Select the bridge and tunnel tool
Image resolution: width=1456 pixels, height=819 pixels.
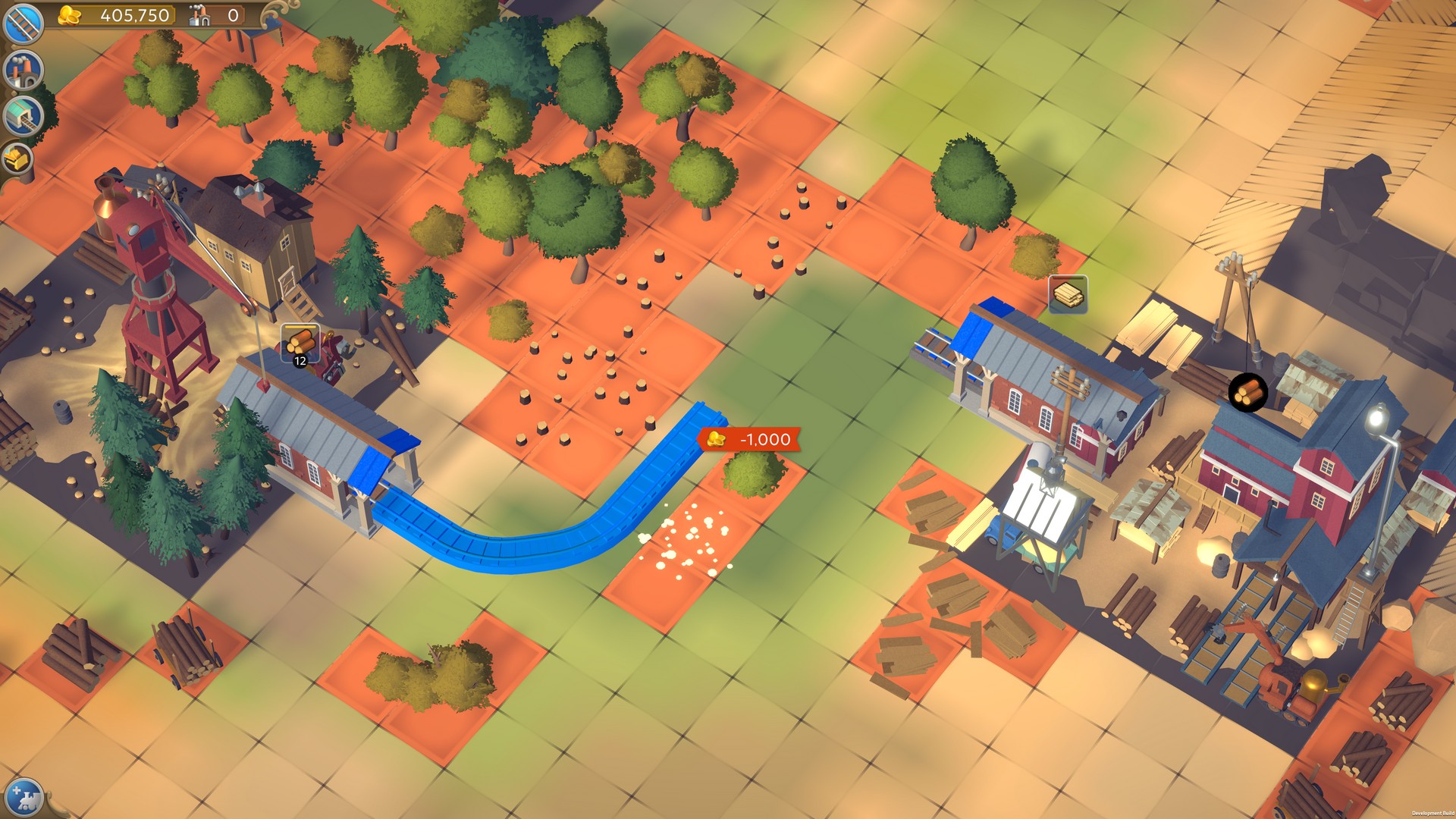click(x=22, y=114)
